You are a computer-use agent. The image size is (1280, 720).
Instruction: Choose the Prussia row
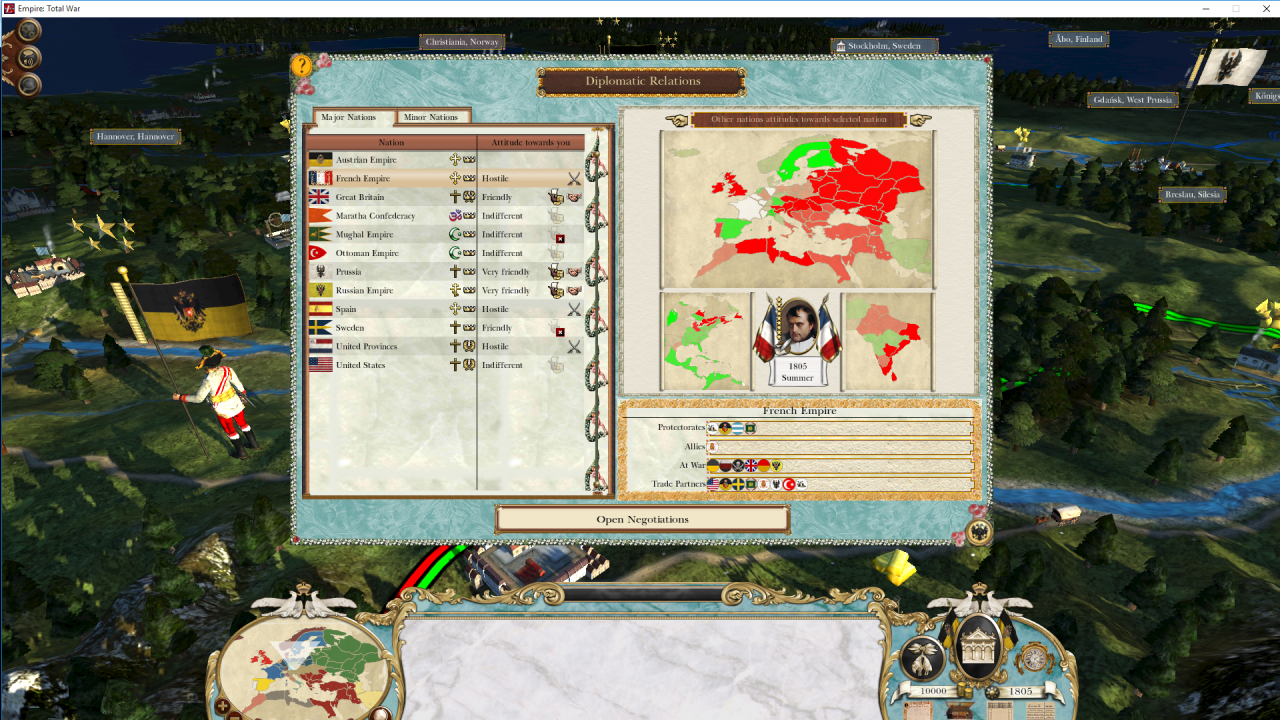349,272
